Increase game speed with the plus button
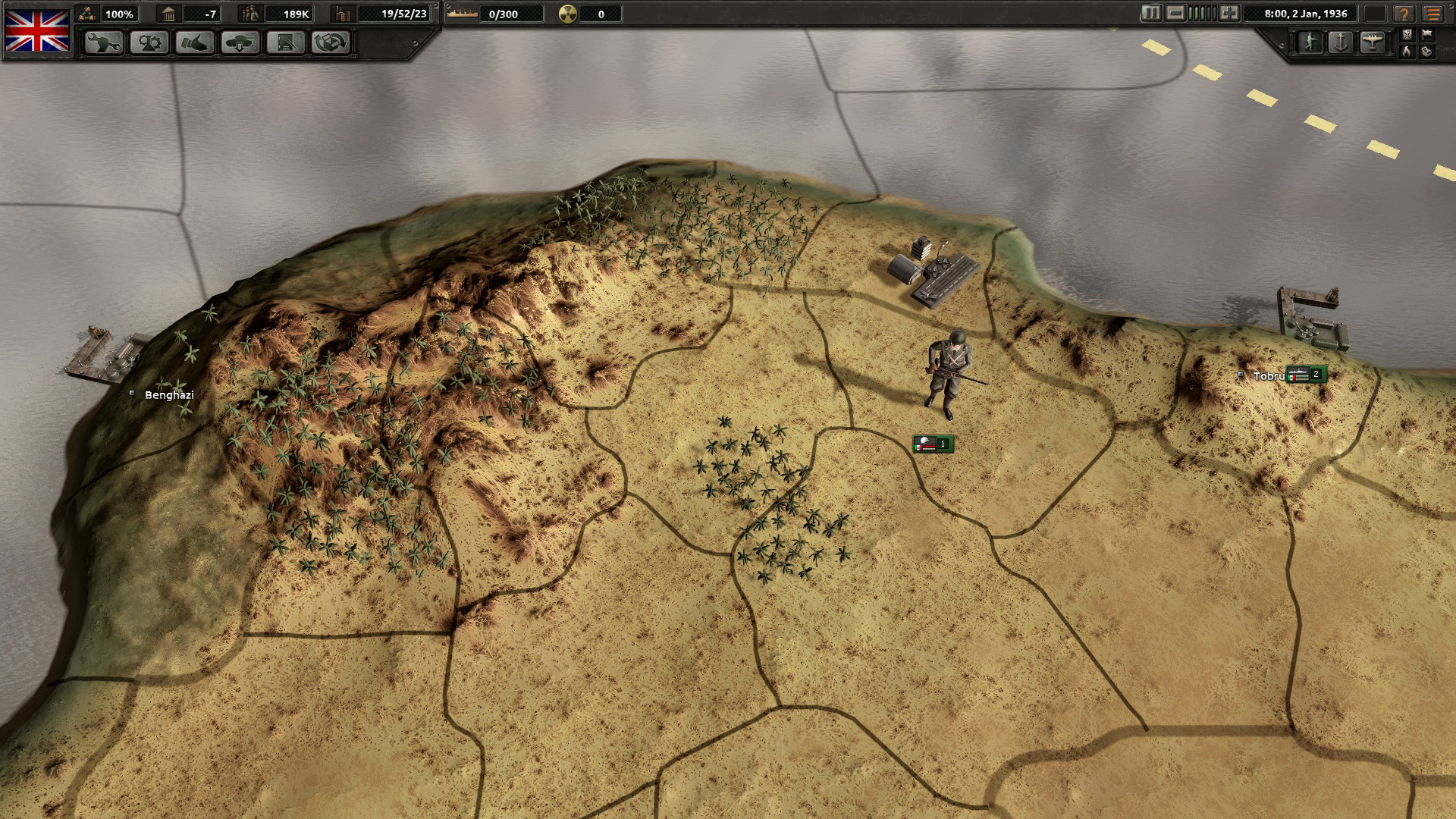This screenshot has width=1456, height=819. [x=1229, y=14]
